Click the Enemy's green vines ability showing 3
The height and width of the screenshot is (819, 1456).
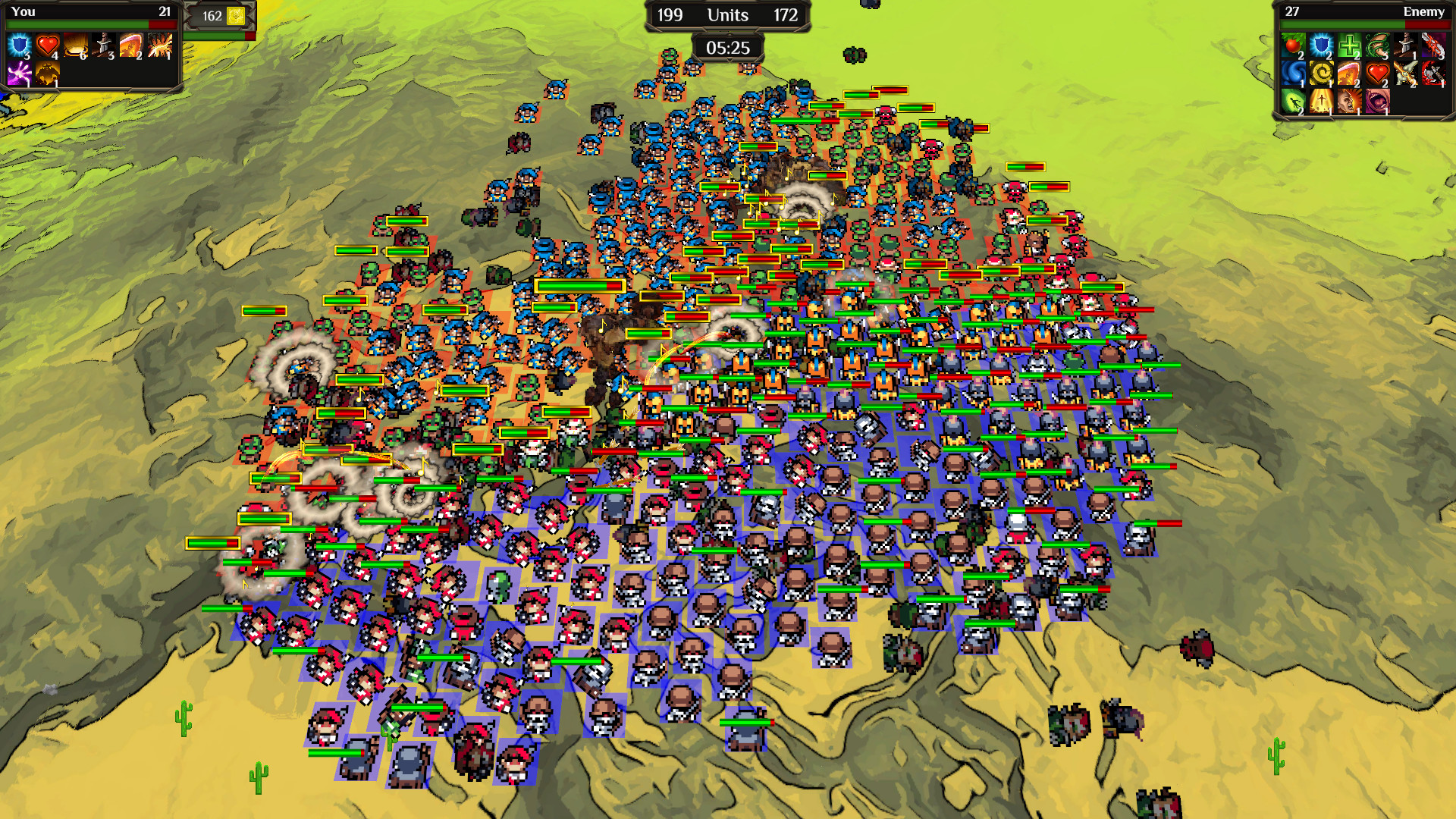(x=1378, y=45)
